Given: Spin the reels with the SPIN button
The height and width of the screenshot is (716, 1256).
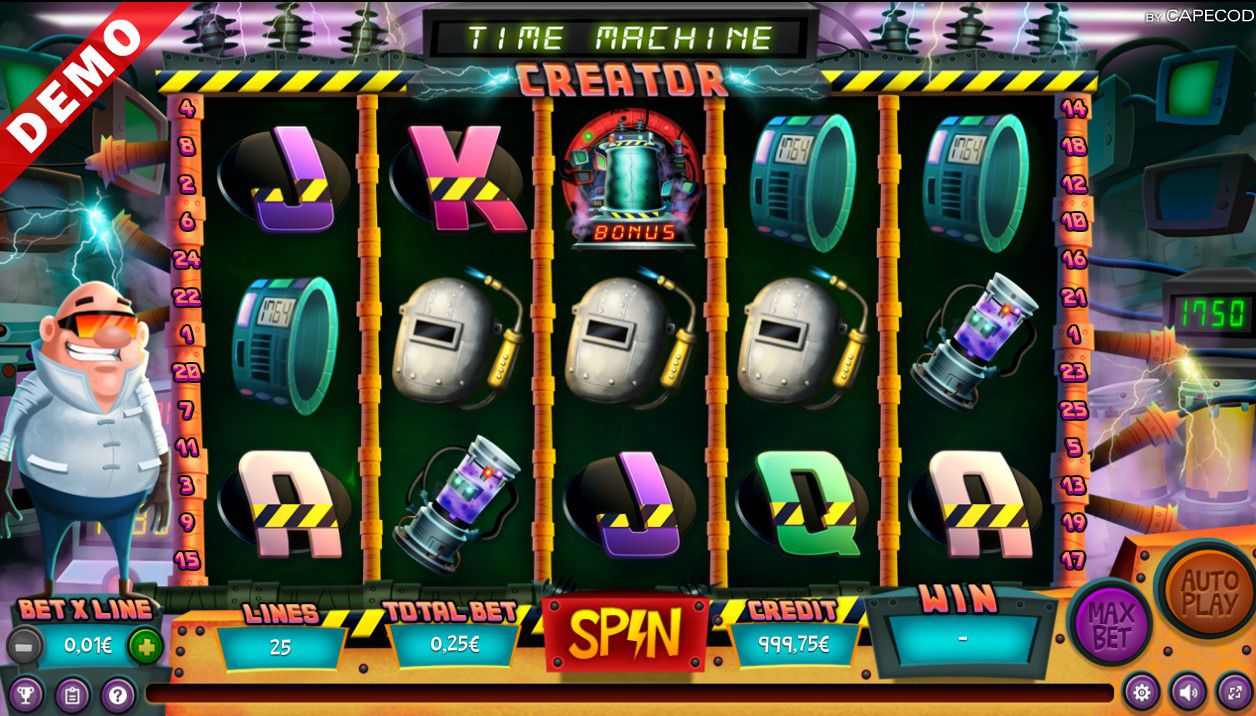Looking at the screenshot, I should tap(626, 632).
